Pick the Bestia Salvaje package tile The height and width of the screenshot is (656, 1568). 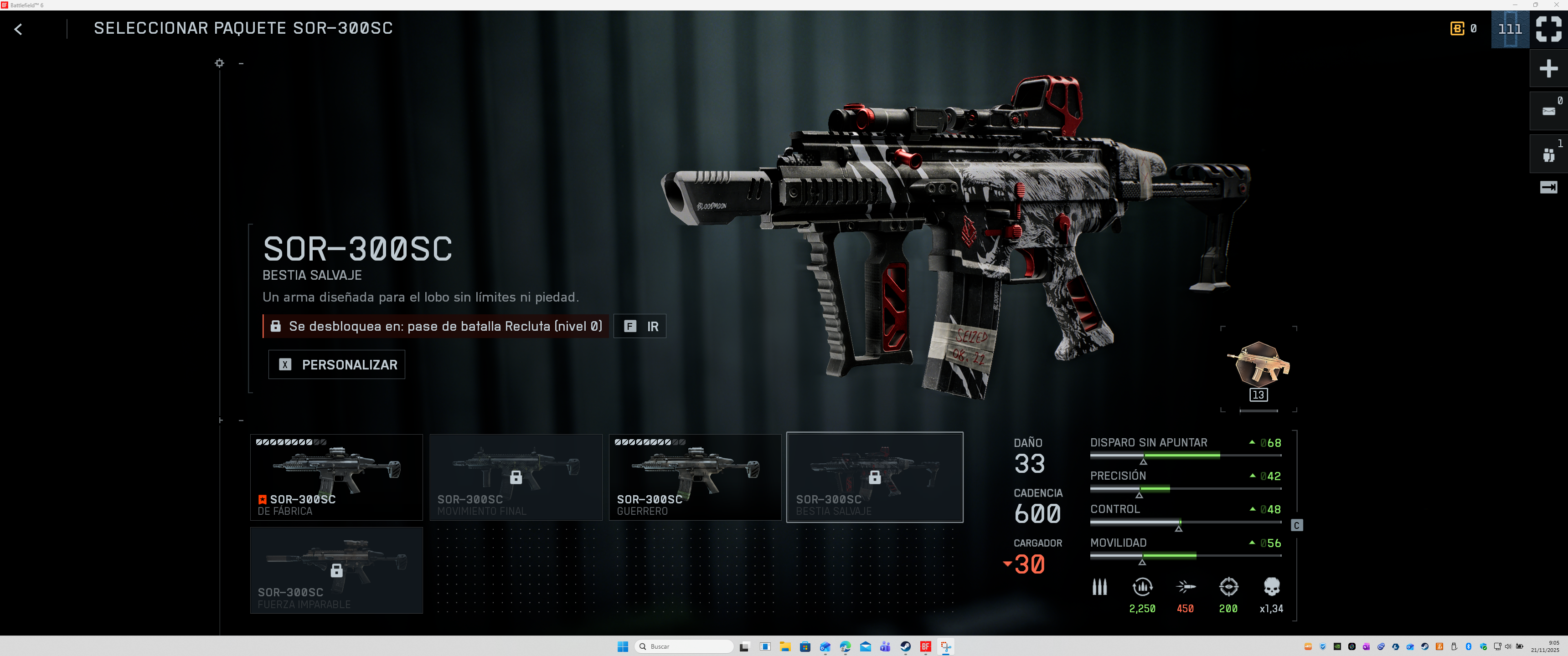pyautogui.click(x=874, y=477)
